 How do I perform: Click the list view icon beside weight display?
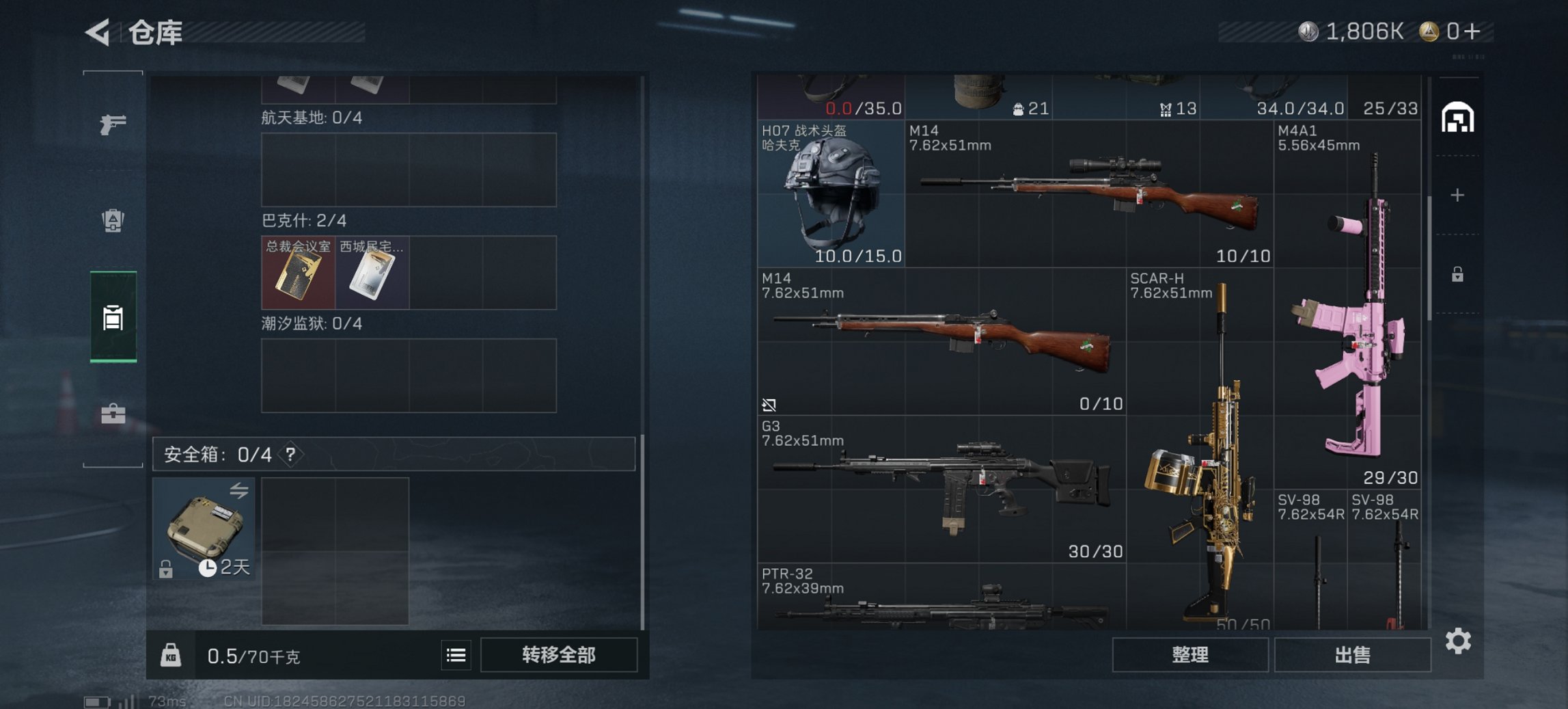456,655
